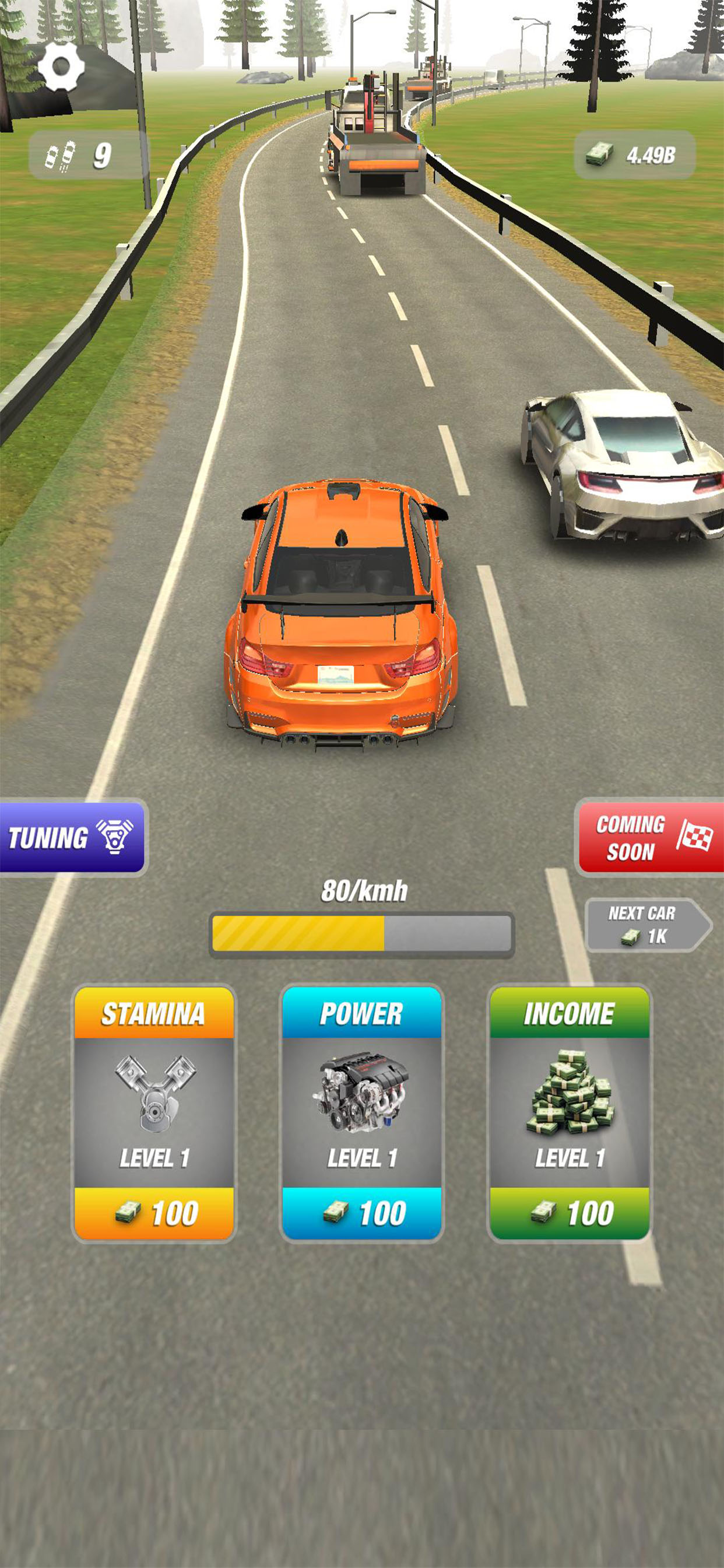Upgrade Stamina for 100 cash

coord(154,1213)
